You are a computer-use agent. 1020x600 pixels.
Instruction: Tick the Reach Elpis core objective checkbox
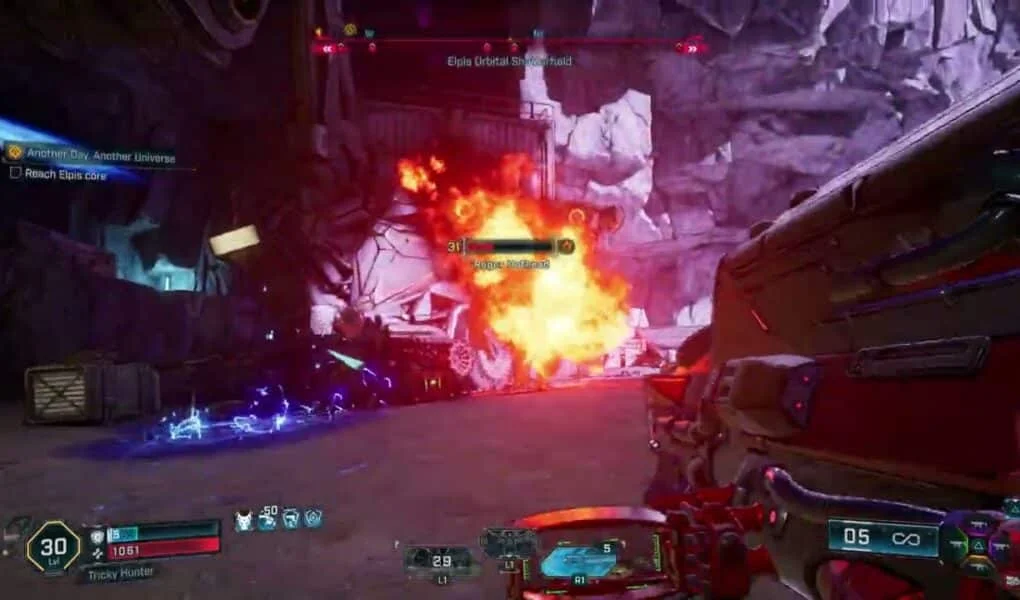(15, 174)
